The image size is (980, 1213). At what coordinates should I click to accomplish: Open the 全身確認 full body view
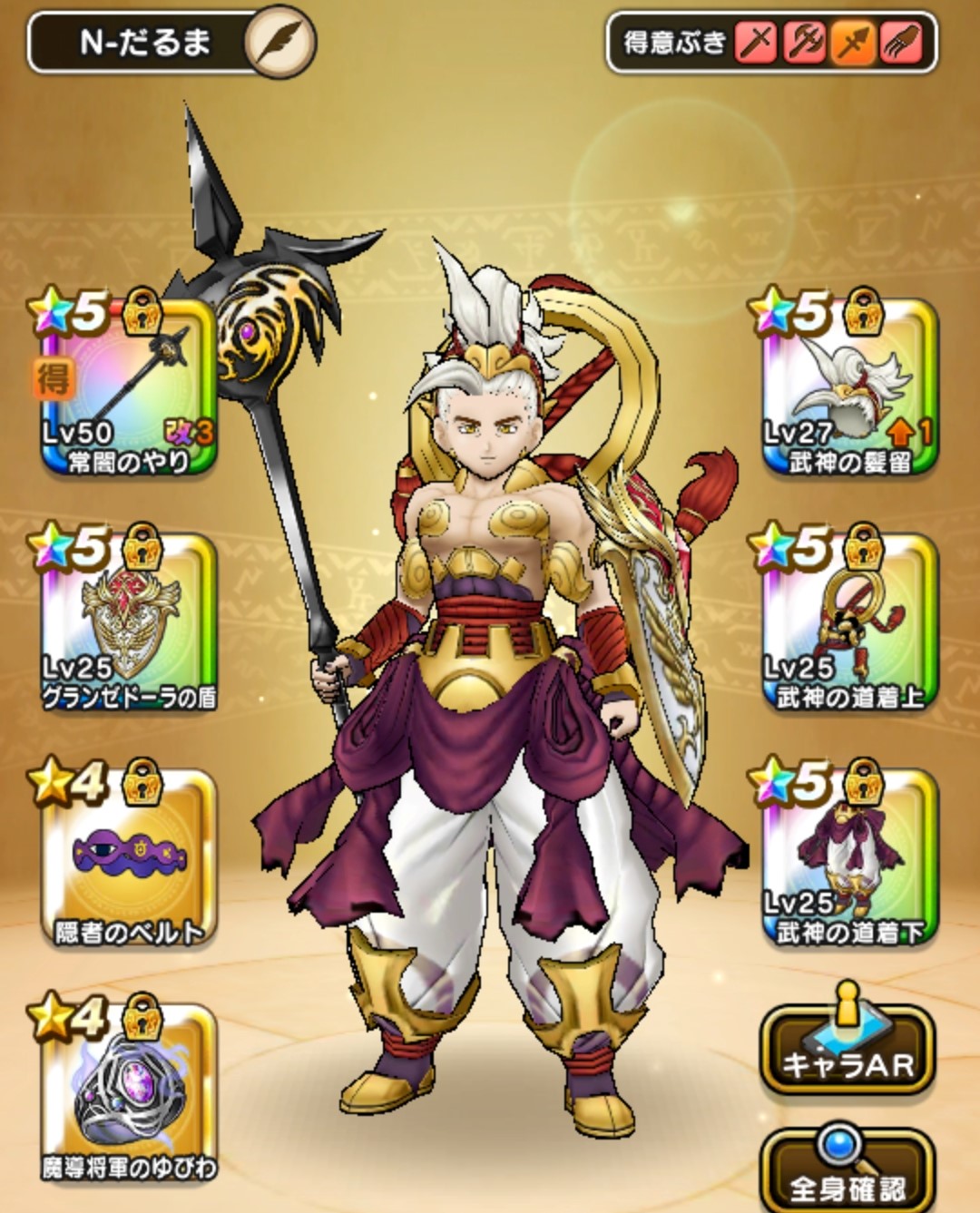pos(848,1172)
